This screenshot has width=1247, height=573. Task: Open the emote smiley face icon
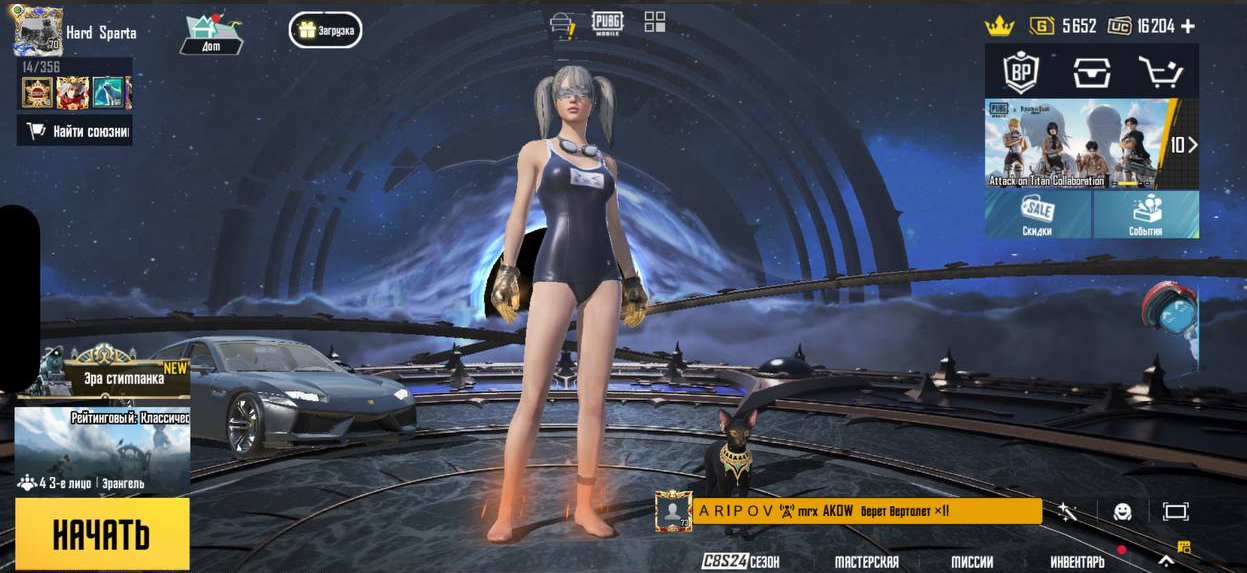(1123, 512)
